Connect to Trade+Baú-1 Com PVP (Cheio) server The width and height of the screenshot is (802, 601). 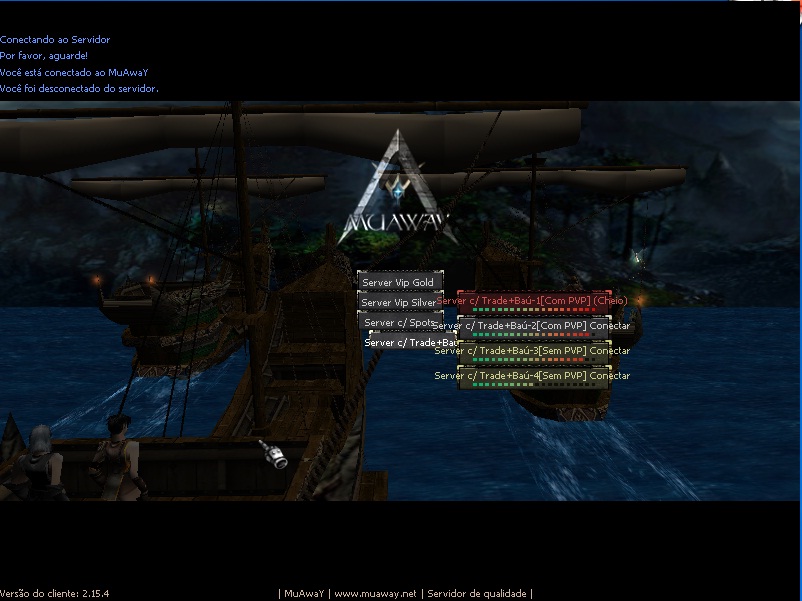(532, 301)
